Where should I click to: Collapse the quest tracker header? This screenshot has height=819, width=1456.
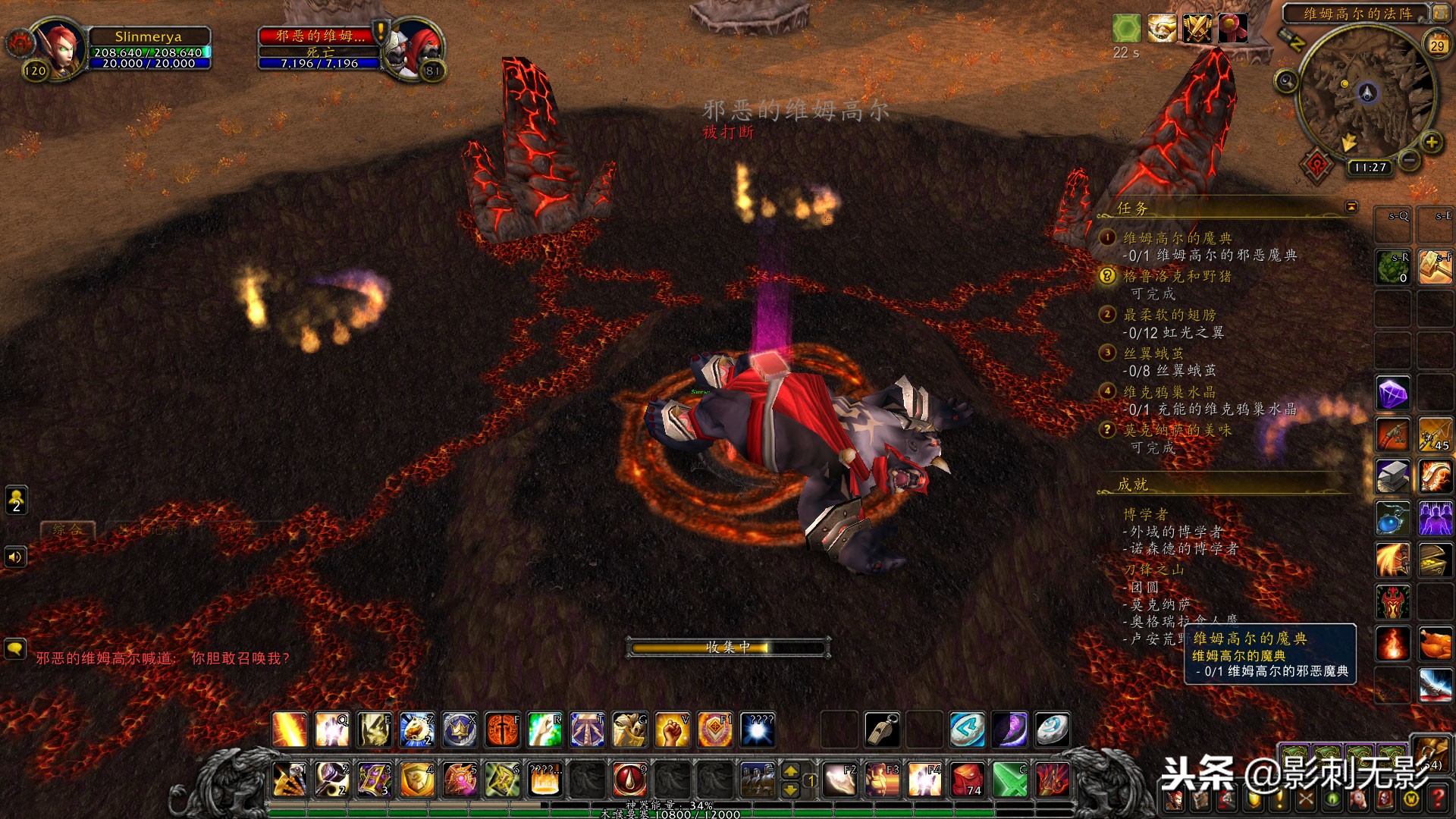point(1351,207)
